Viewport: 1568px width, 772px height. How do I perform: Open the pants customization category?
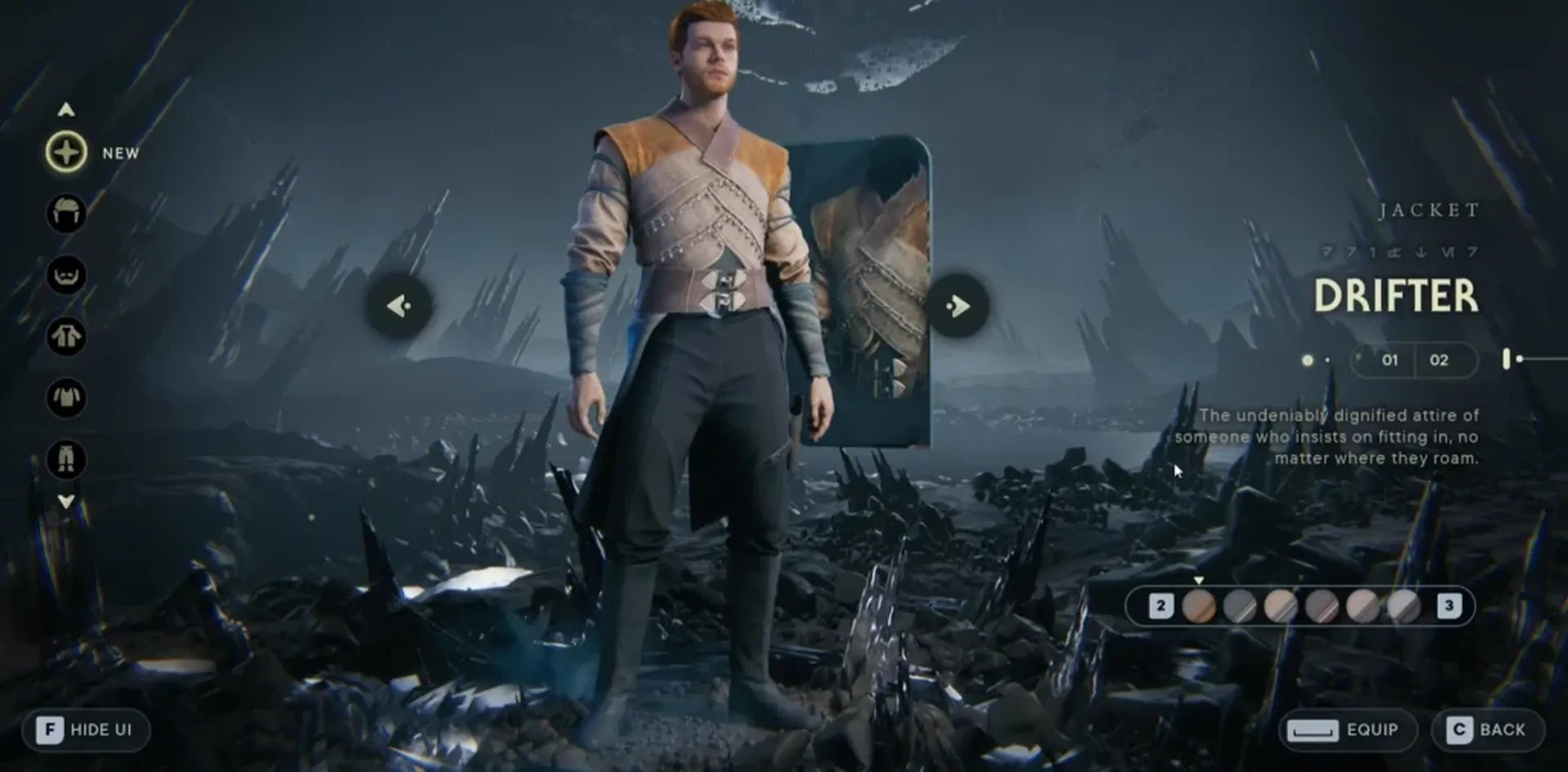point(66,459)
